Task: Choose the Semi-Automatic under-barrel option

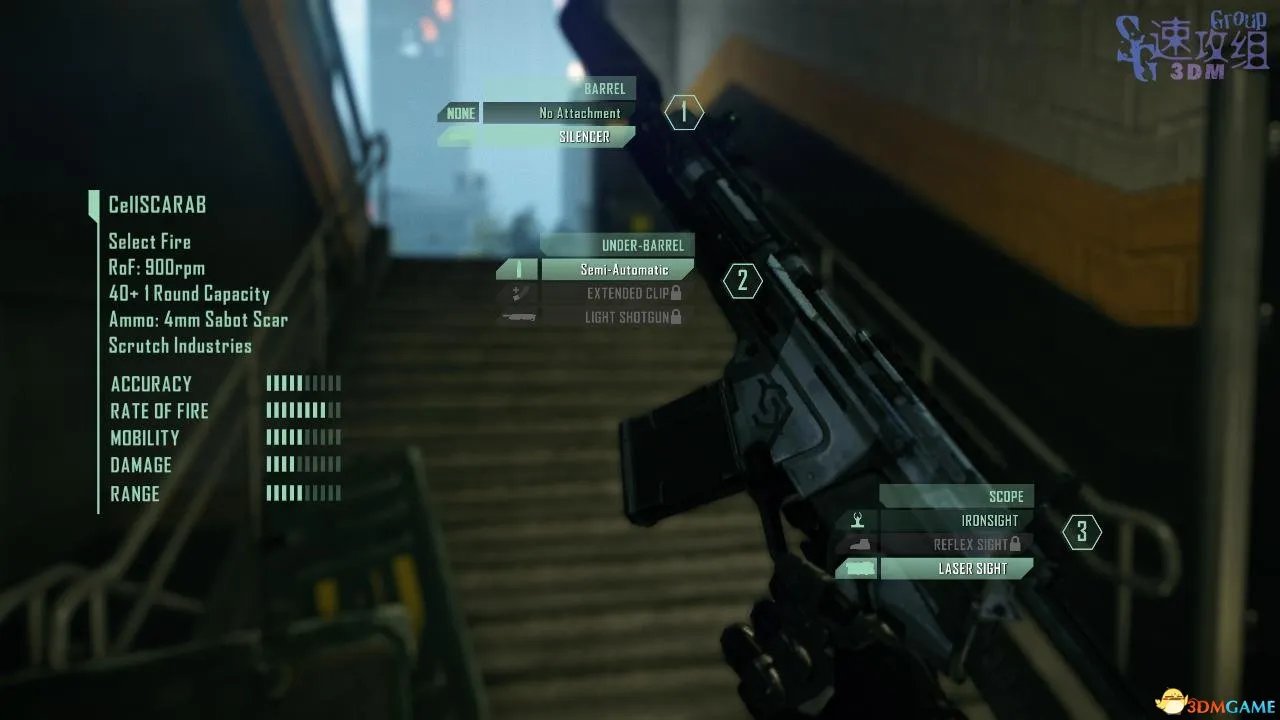Action: (x=617, y=270)
